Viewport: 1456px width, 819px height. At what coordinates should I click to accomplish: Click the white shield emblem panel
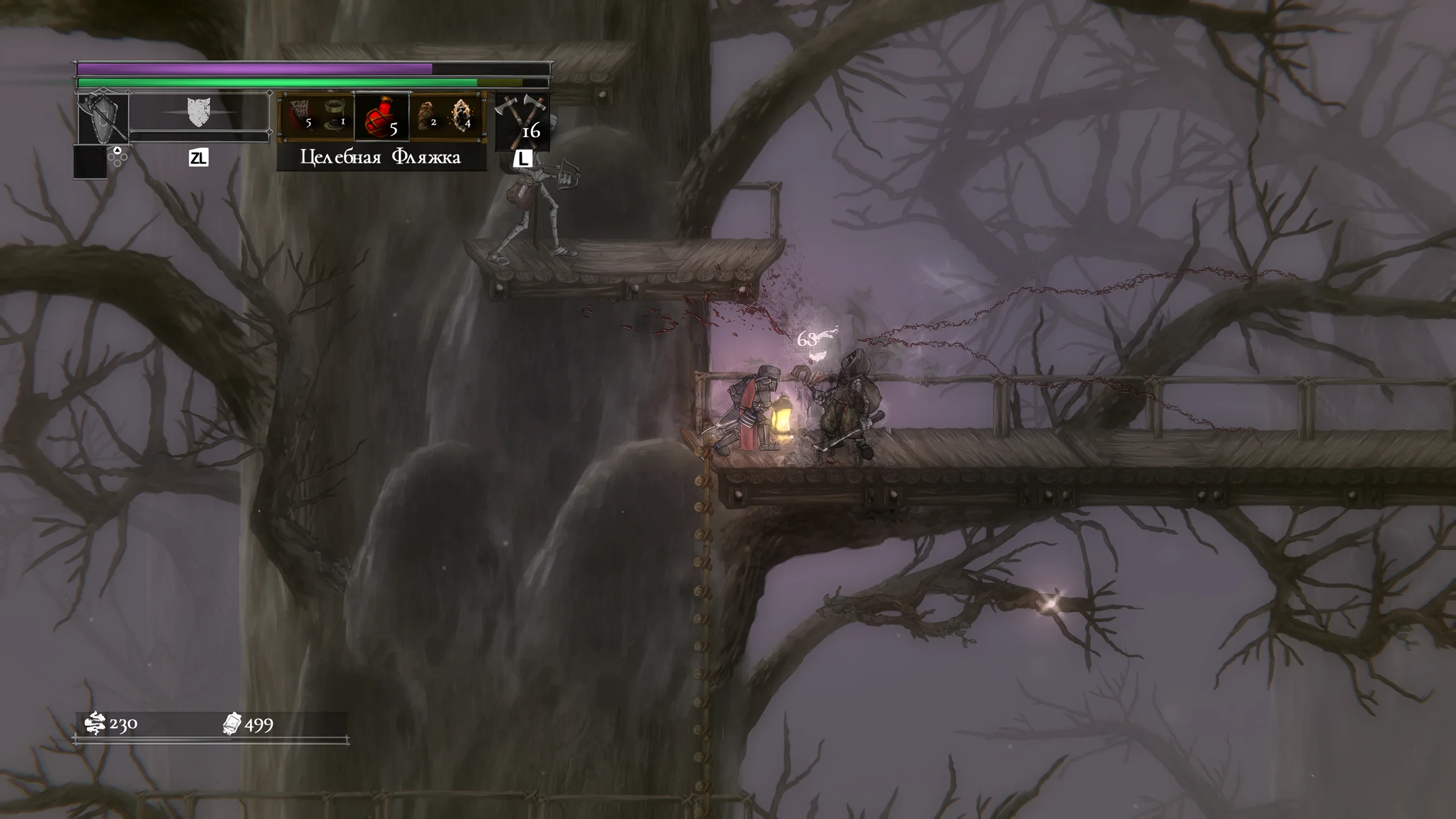199,111
